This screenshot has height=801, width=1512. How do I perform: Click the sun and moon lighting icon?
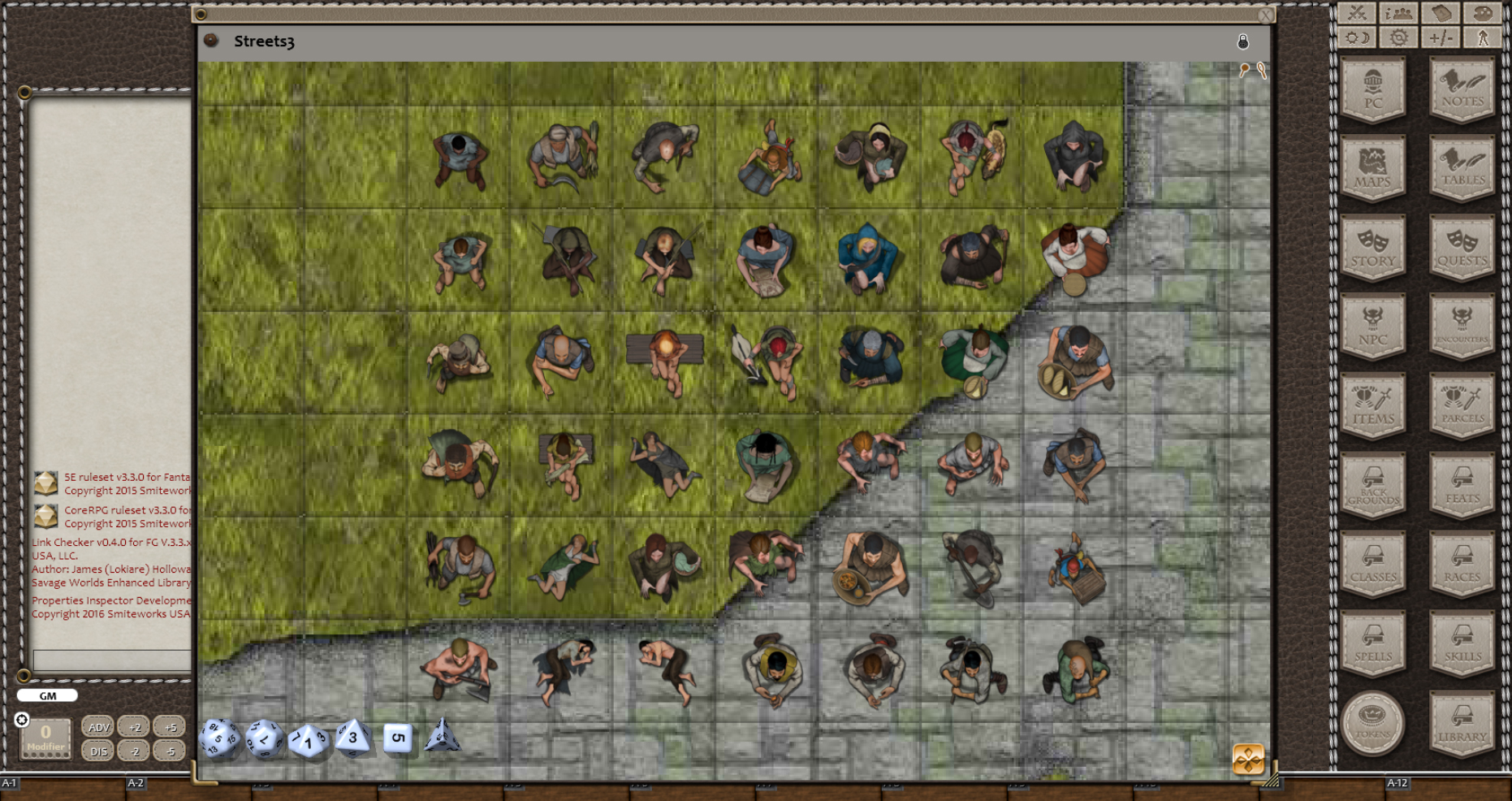pyautogui.click(x=1357, y=37)
